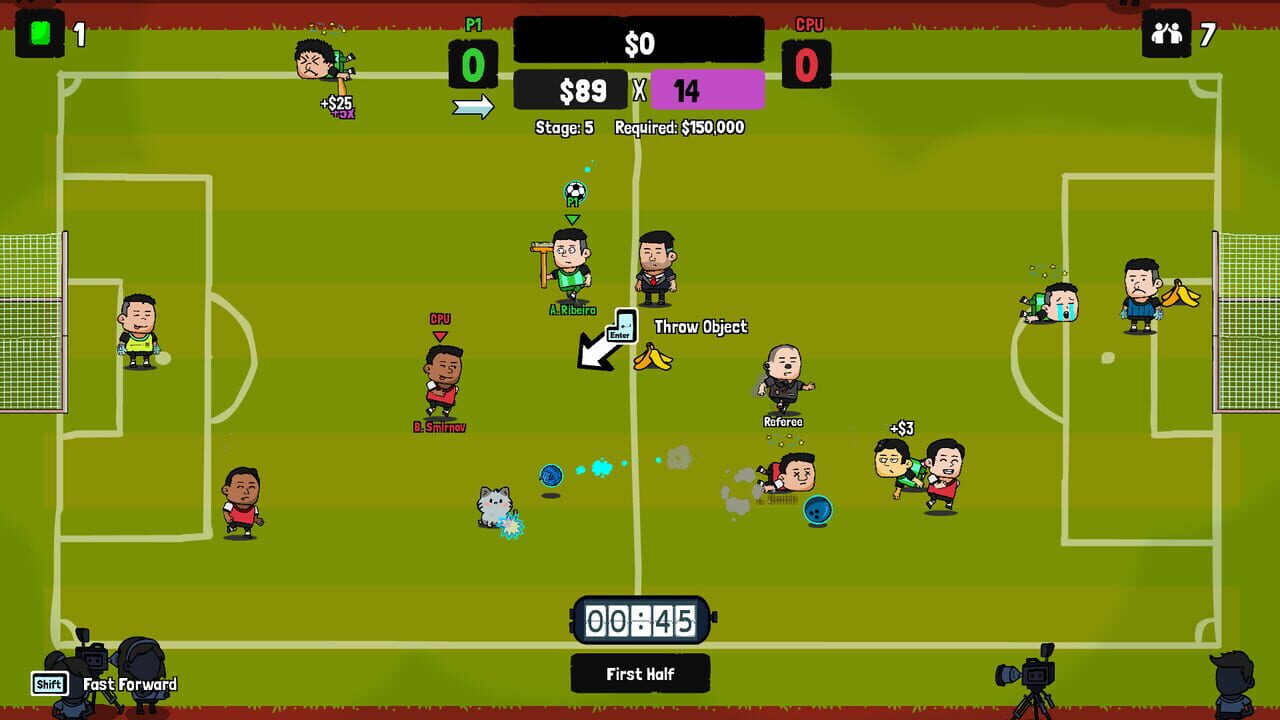Expand the $0 total earnings bar
The width and height of the screenshot is (1280, 720).
coord(640,40)
